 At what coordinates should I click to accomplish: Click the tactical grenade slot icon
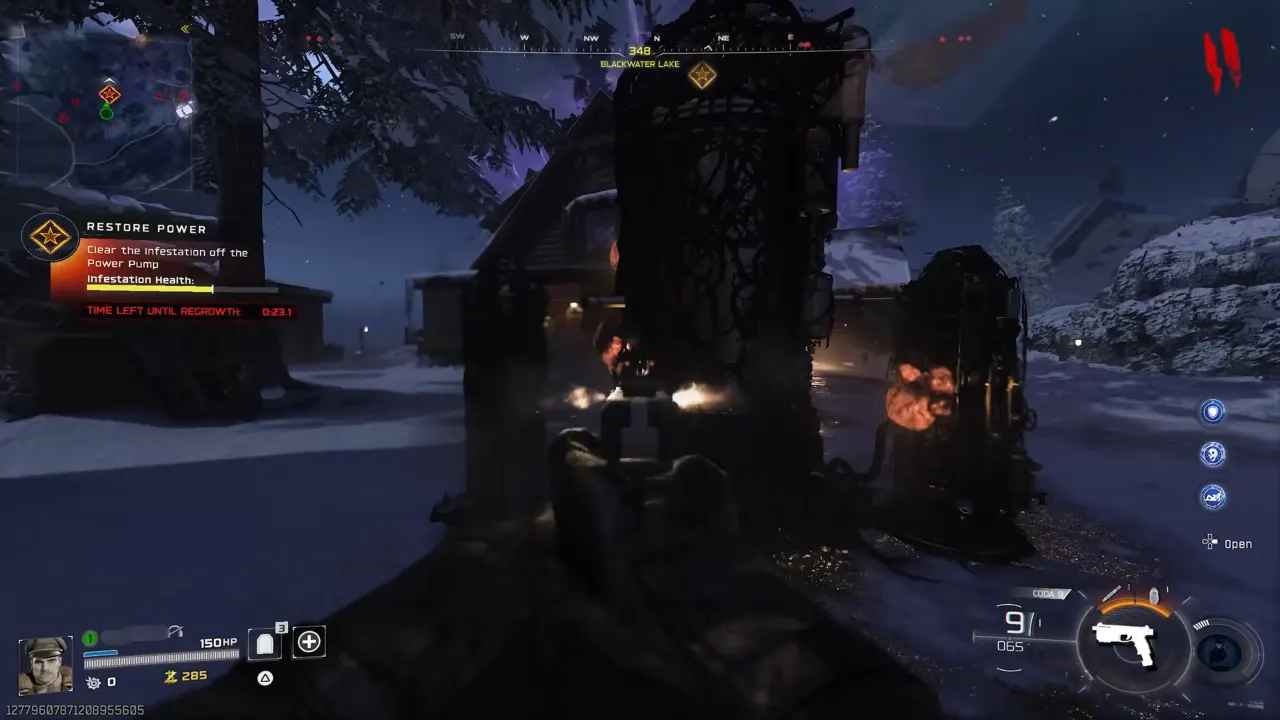tap(1152, 595)
